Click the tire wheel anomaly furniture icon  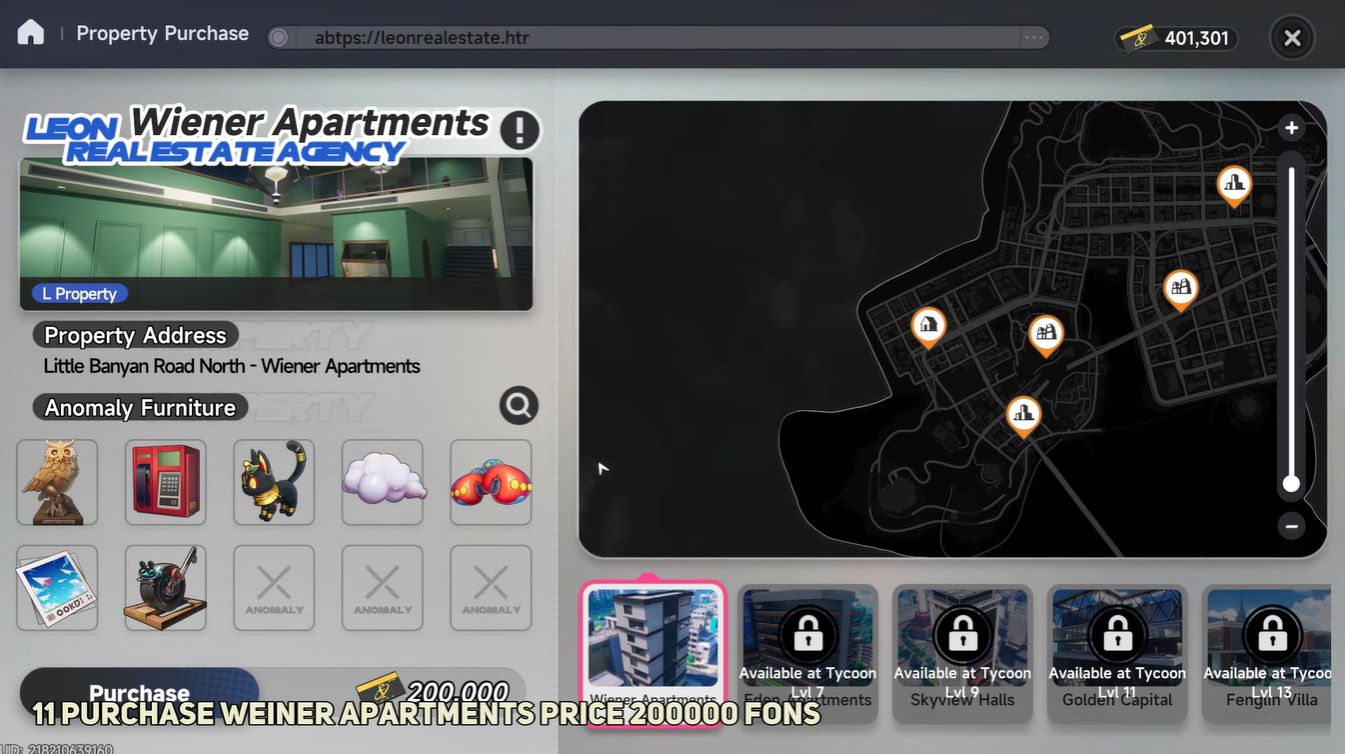[x=165, y=587]
